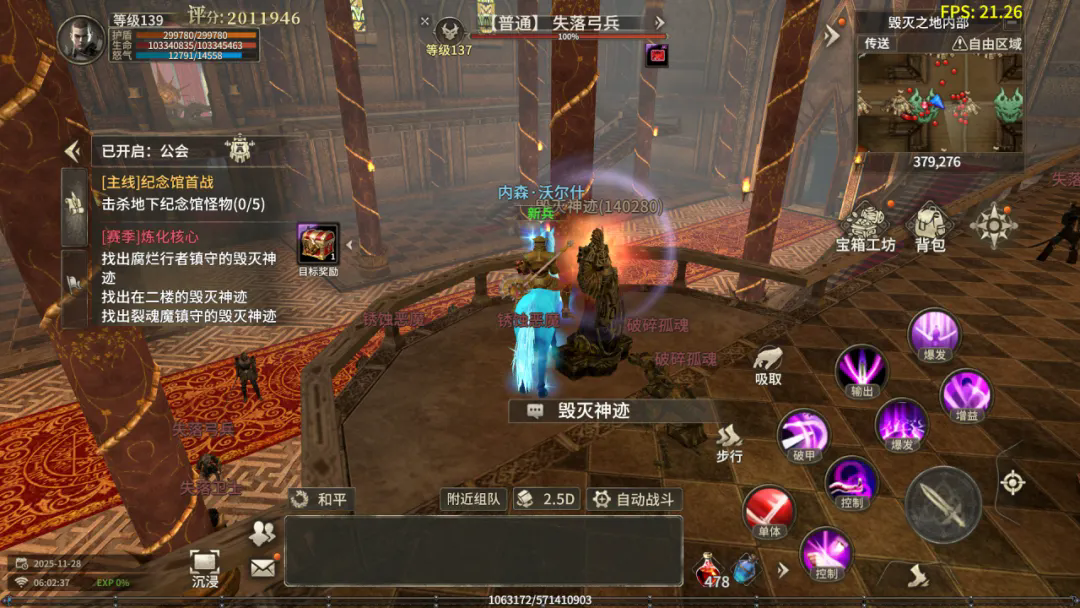
Task: Click the 传送 teleport button
Action: (877, 44)
